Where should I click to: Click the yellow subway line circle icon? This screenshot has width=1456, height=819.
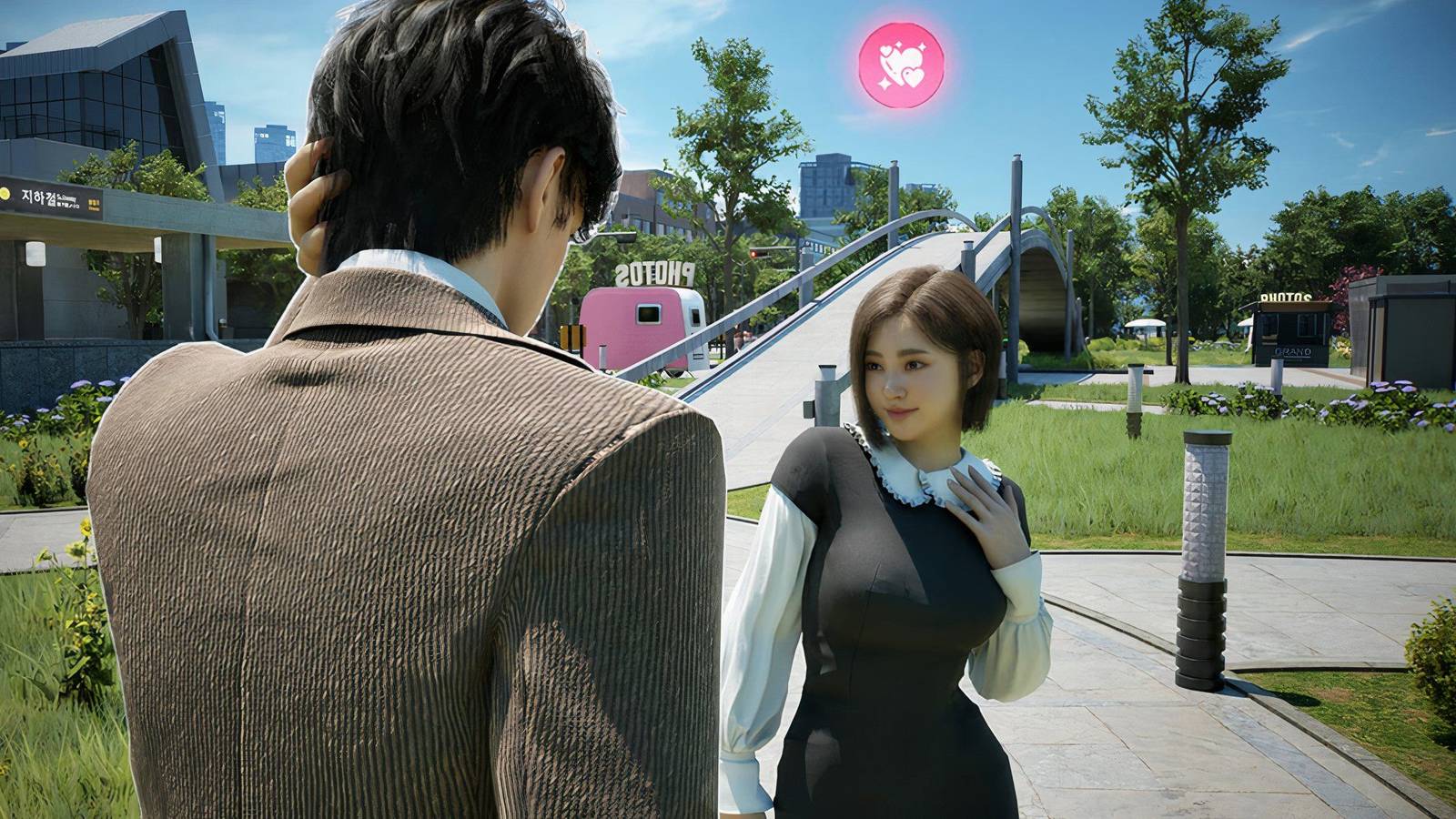click(4, 195)
